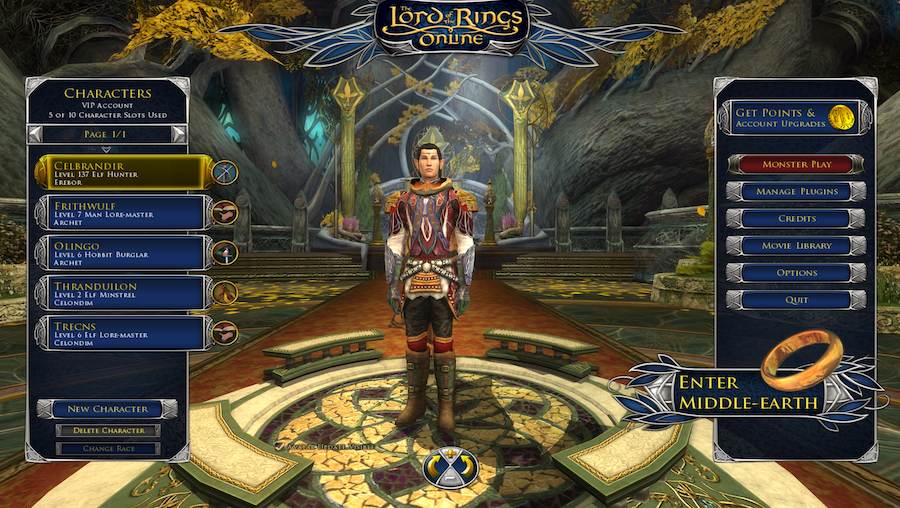This screenshot has height=508, width=900.
Task: Go to the previous character page arrow
Action: click(36, 133)
